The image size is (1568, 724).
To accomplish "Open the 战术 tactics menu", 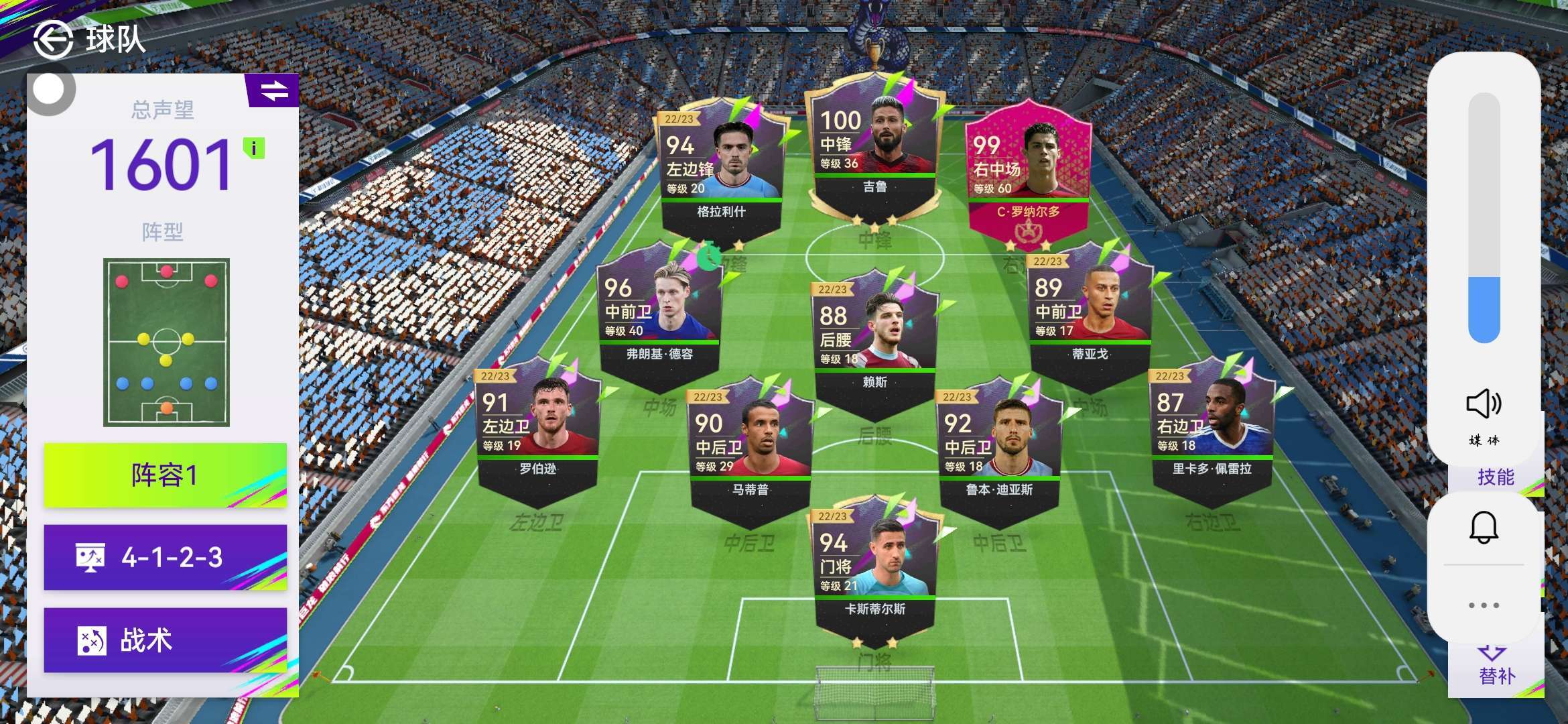I will coord(166,640).
